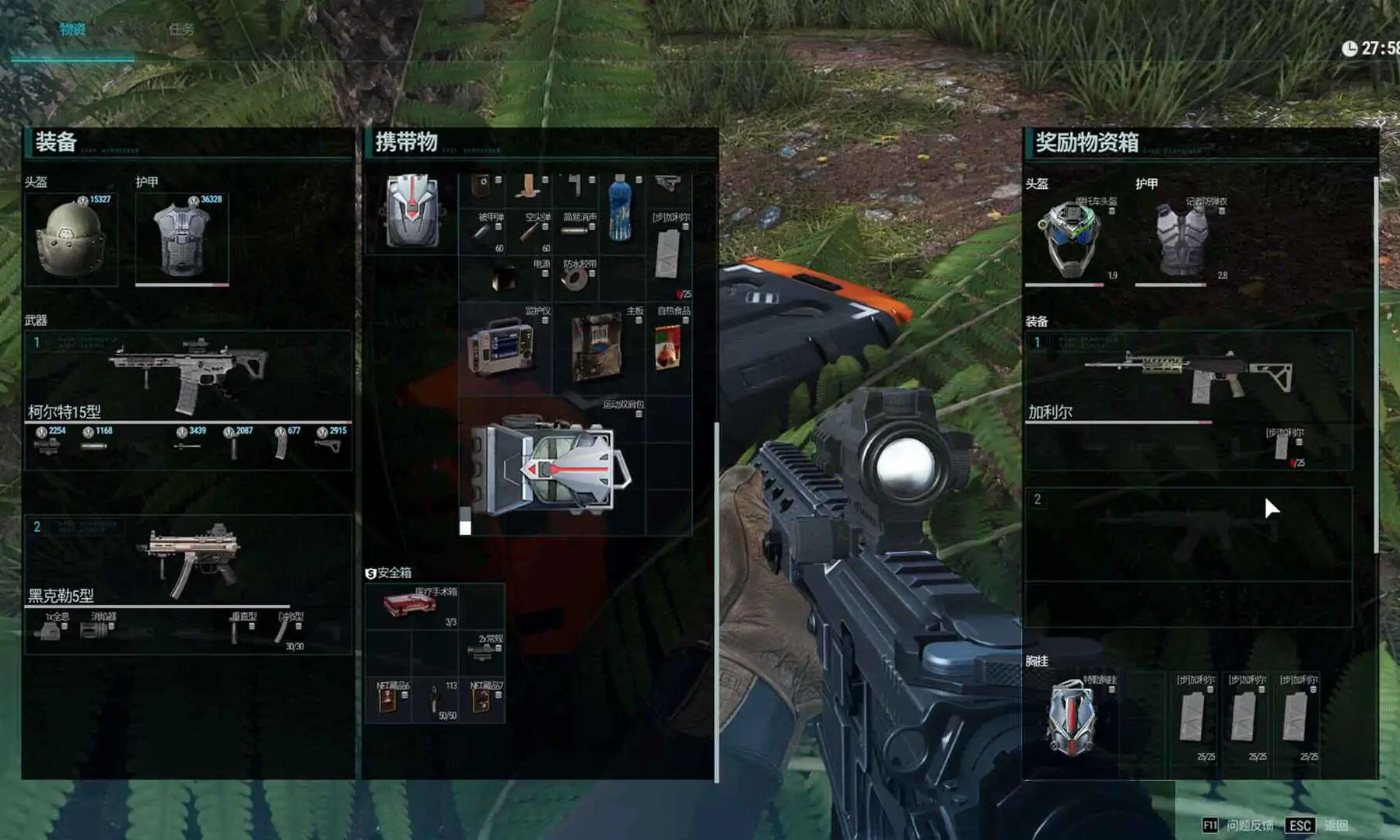Click the 医疗手术箱 in the safe box
Image resolution: width=1400 pixels, height=840 pixels.
pyautogui.click(x=411, y=606)
